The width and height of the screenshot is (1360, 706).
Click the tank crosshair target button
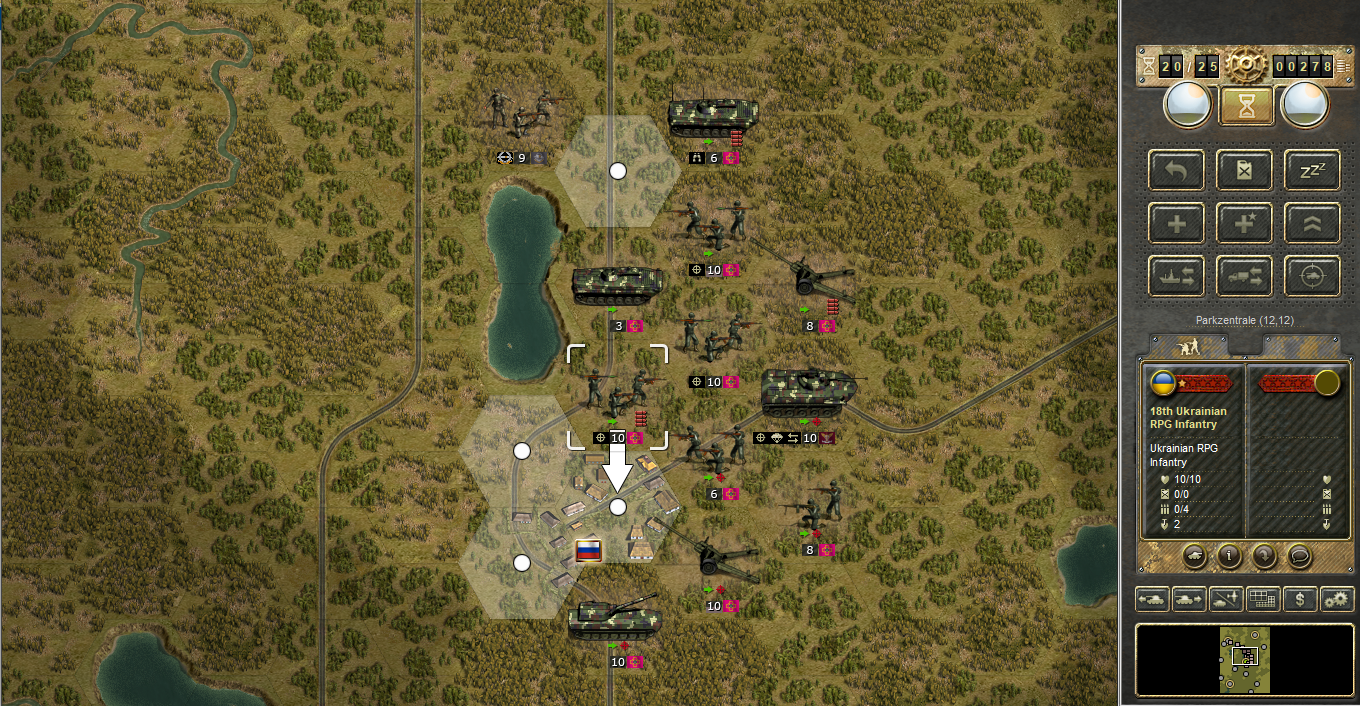[x=1312, y=276]
